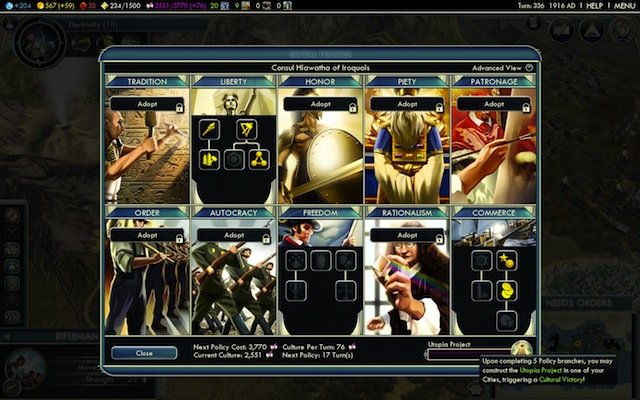
Task: Adopt the Piety policy branch
Action: click(x=406, y=103)
